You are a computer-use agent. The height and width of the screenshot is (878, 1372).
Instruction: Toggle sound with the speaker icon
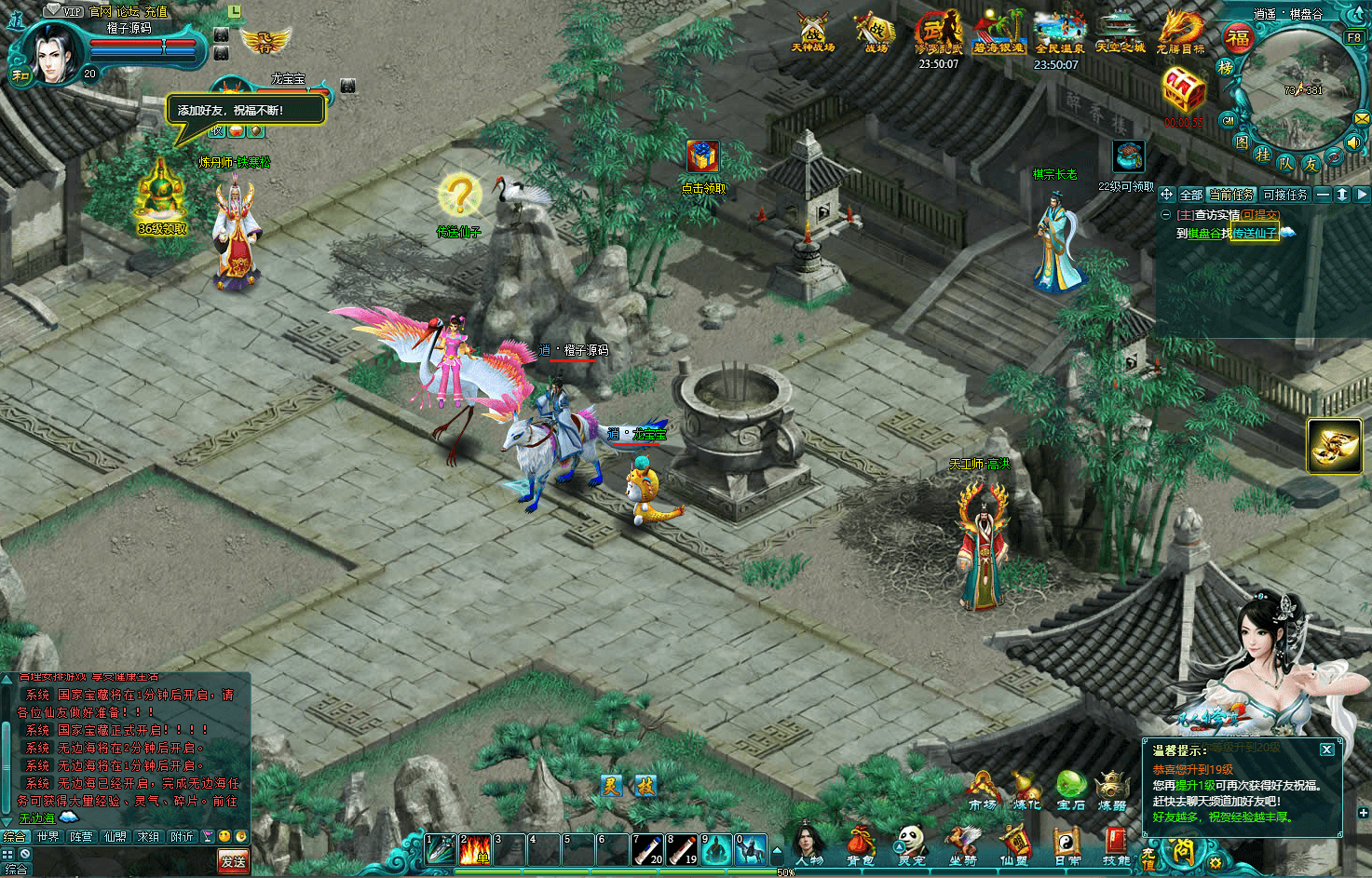click(1353, 142)
